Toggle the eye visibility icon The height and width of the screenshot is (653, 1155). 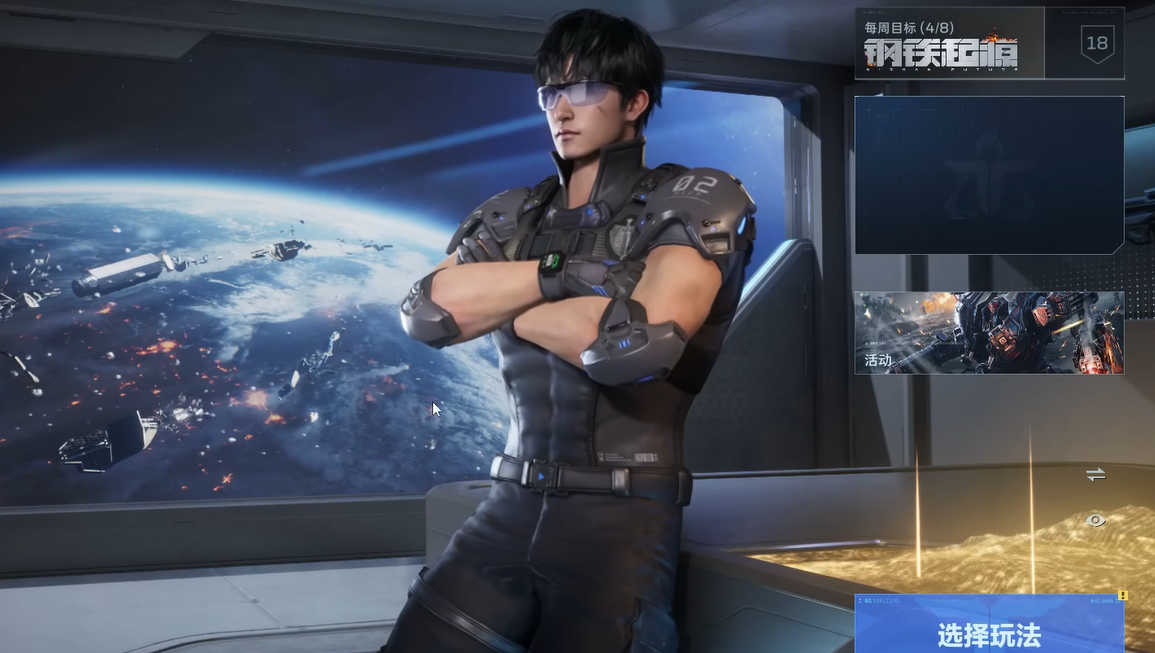click(x=1096, y=520)
